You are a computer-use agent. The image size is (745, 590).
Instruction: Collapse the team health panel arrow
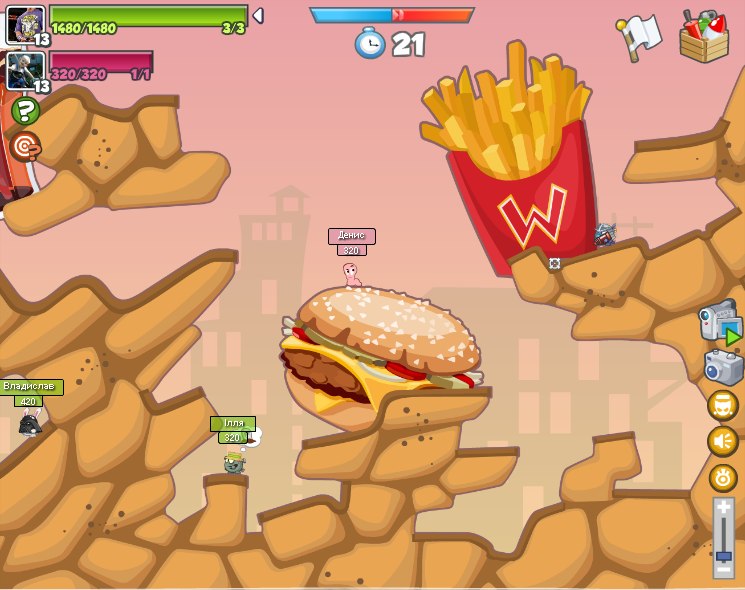pos(258,16)
